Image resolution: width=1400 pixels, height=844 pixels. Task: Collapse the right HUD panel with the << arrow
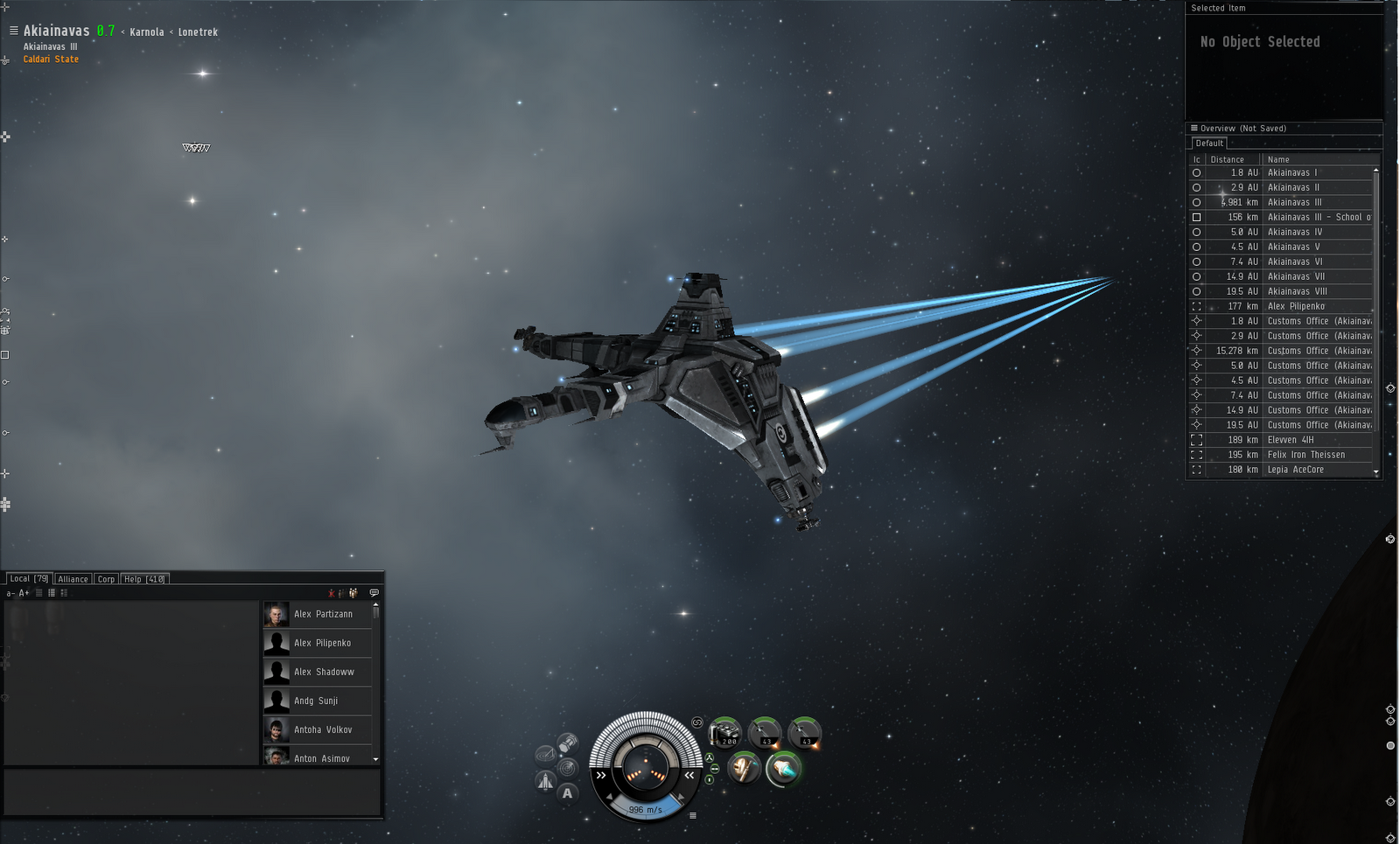pos(689,775)
